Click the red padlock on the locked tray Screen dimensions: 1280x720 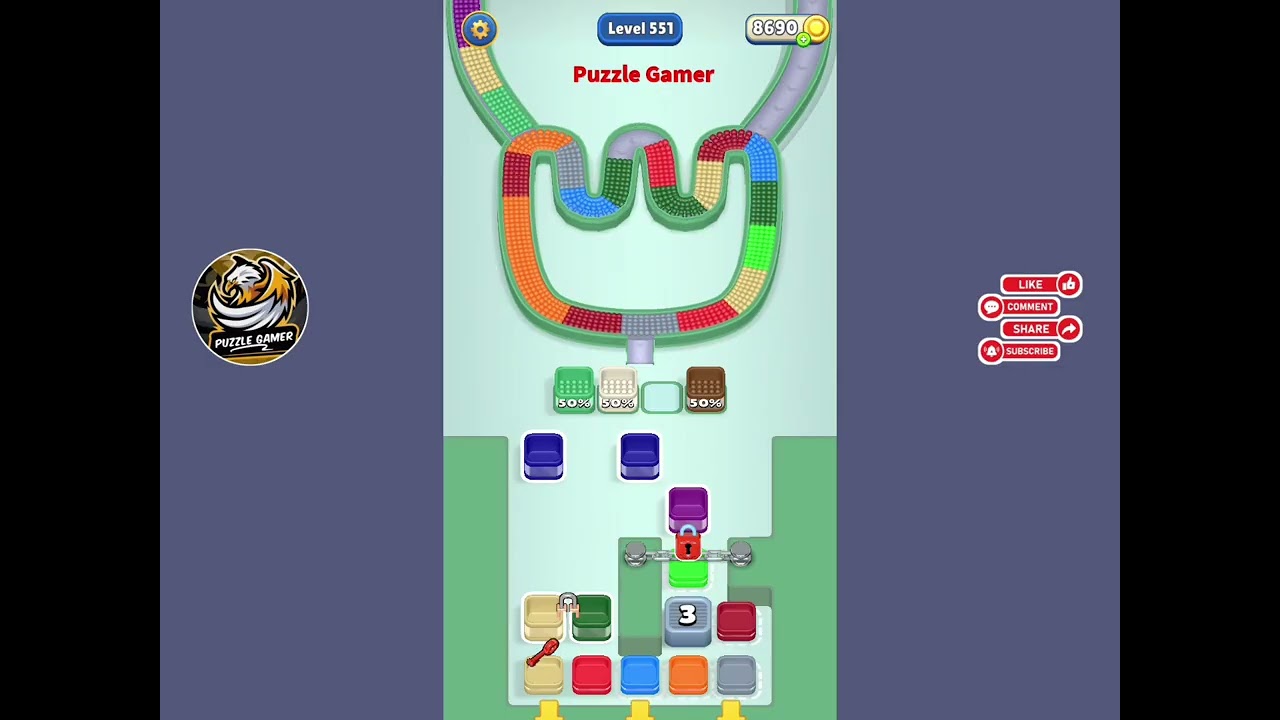click(x=688, y=547)
